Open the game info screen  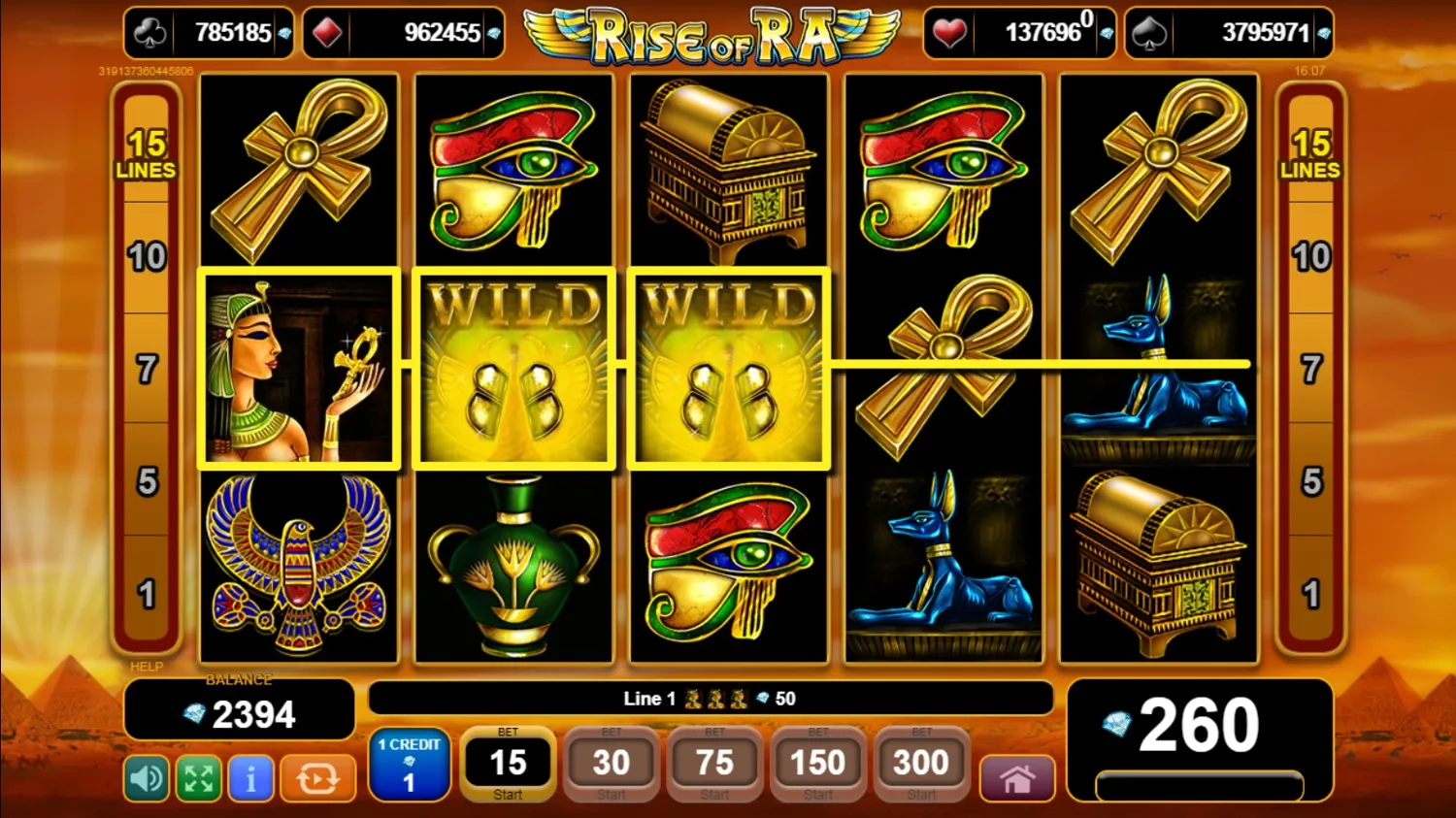[250, 778]
